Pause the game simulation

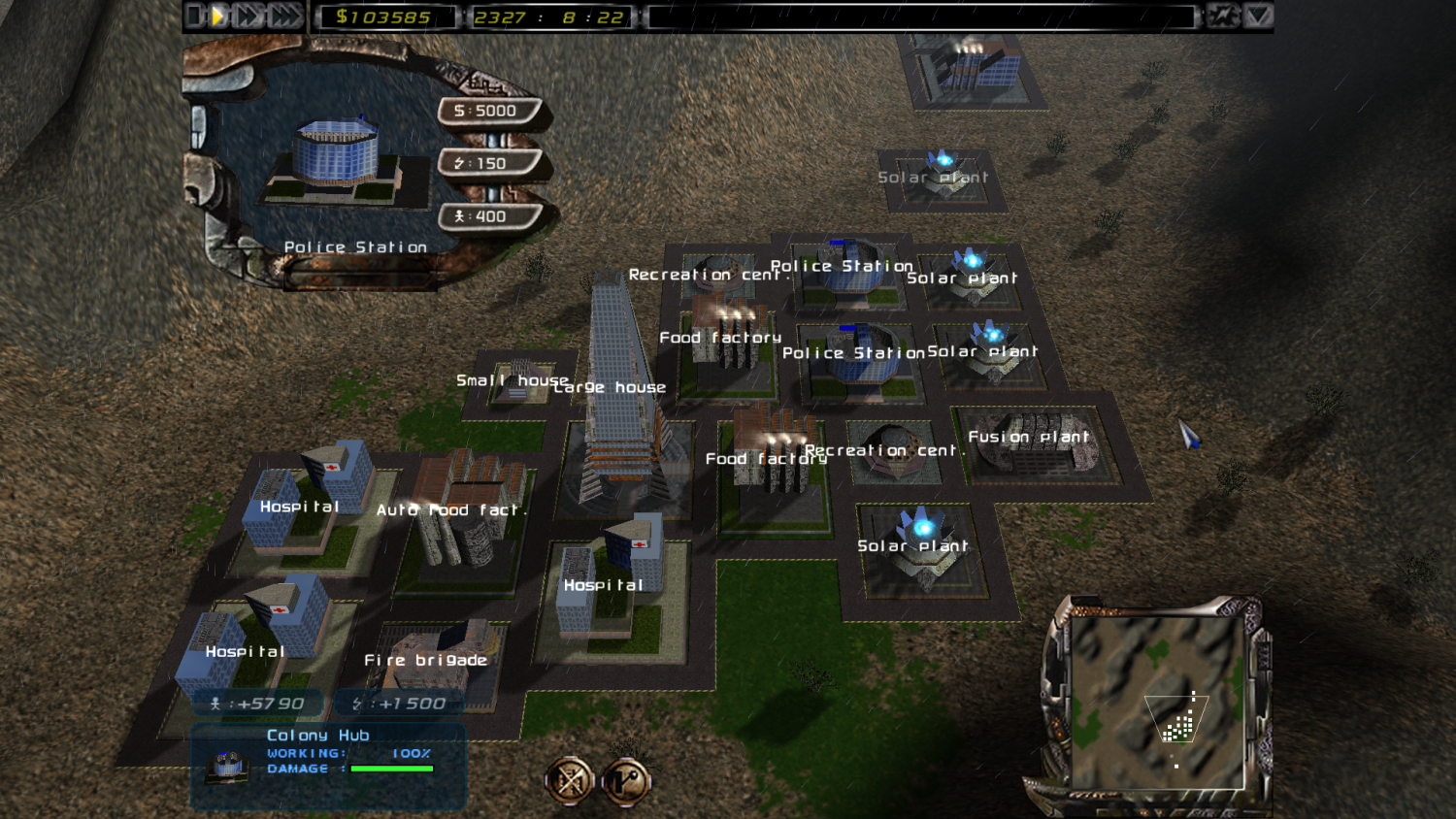pyautogui.click(x=194, y=16)
